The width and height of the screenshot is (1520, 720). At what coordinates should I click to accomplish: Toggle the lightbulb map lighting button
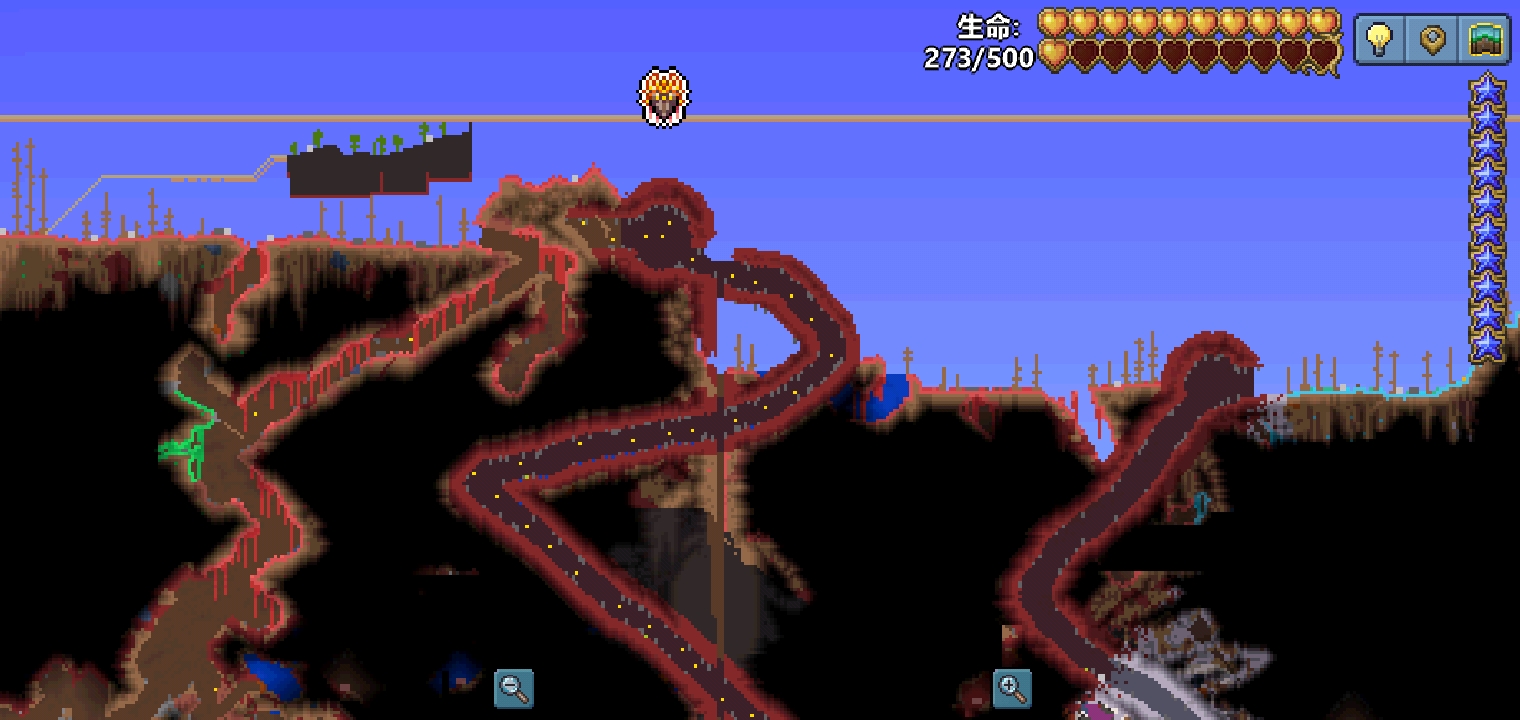[x=1380, y=41]
